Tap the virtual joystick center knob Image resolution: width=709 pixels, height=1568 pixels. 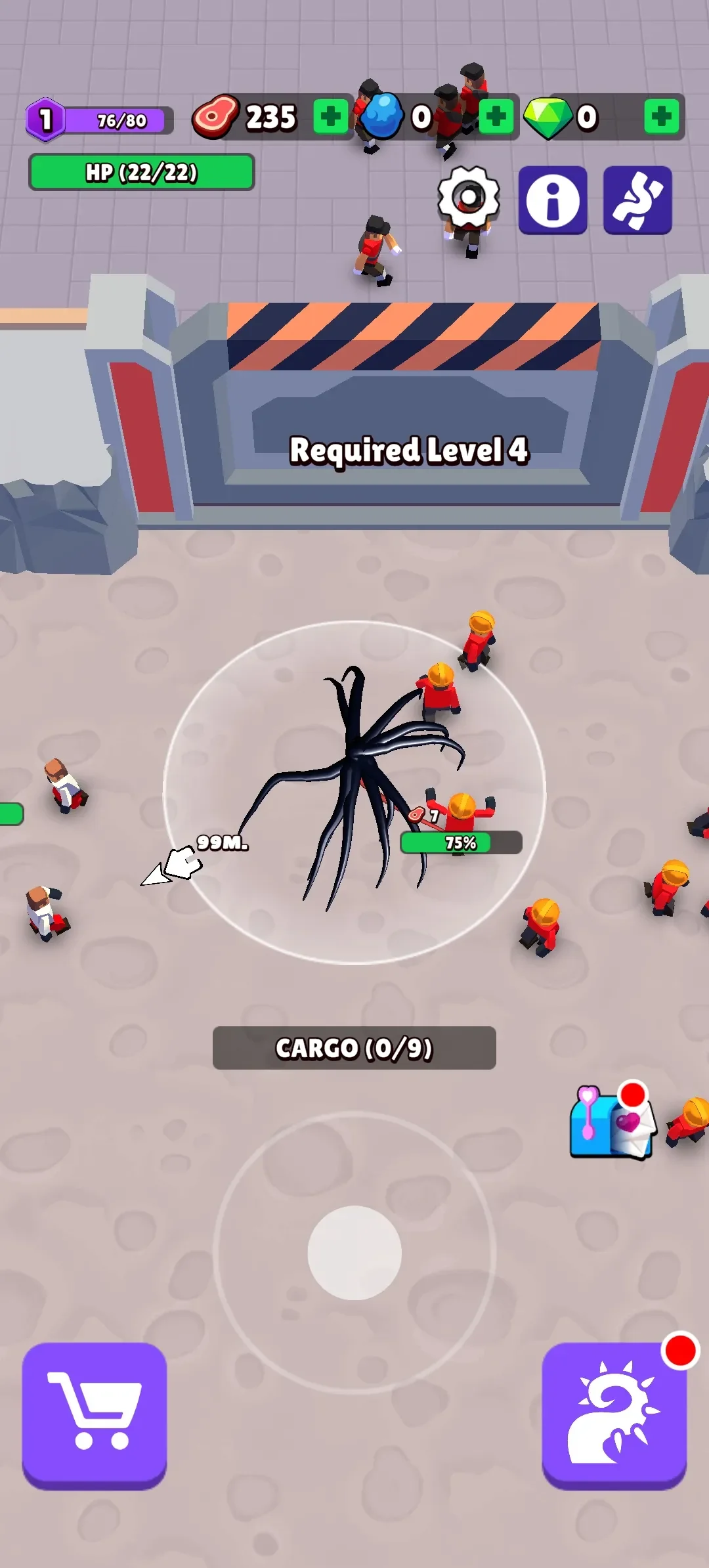click(x=354, y=1252)
